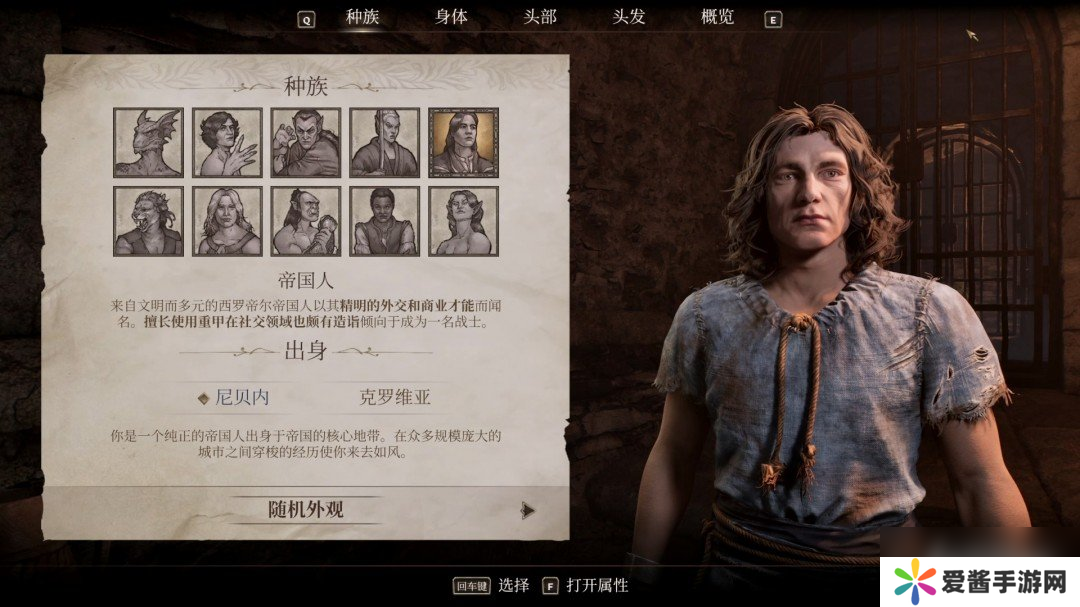Pick the Redguard race portrait
1080x607 pixels.
(385, 221)
